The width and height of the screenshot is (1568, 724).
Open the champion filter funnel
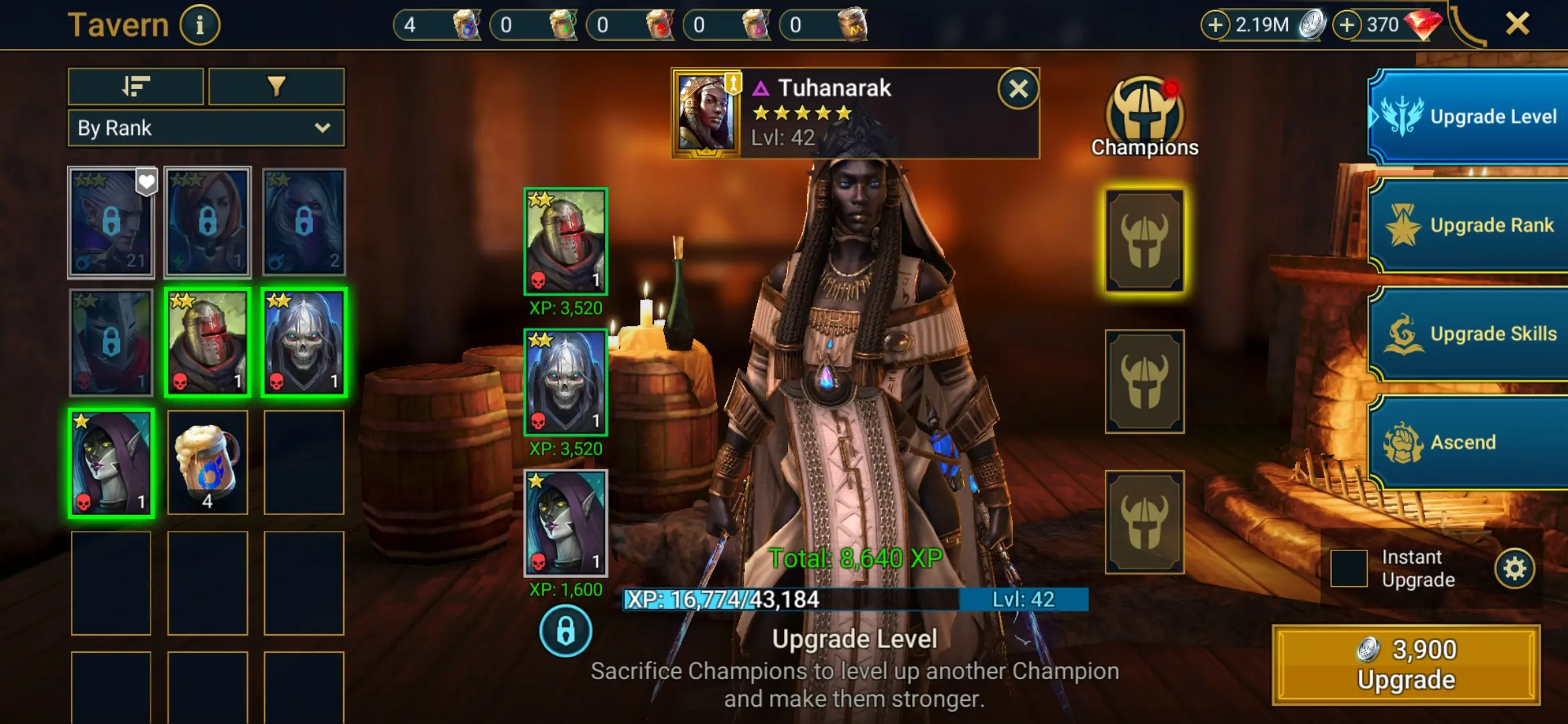277,87
